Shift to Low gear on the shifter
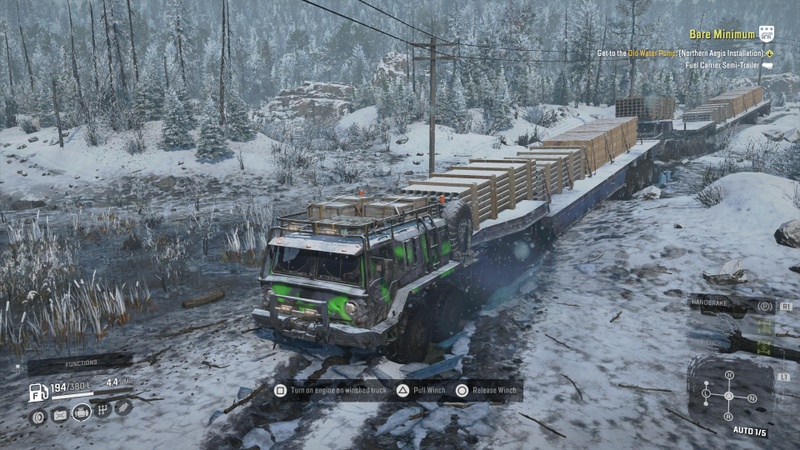This screenshot has width=800, height=450. (706, 393)
